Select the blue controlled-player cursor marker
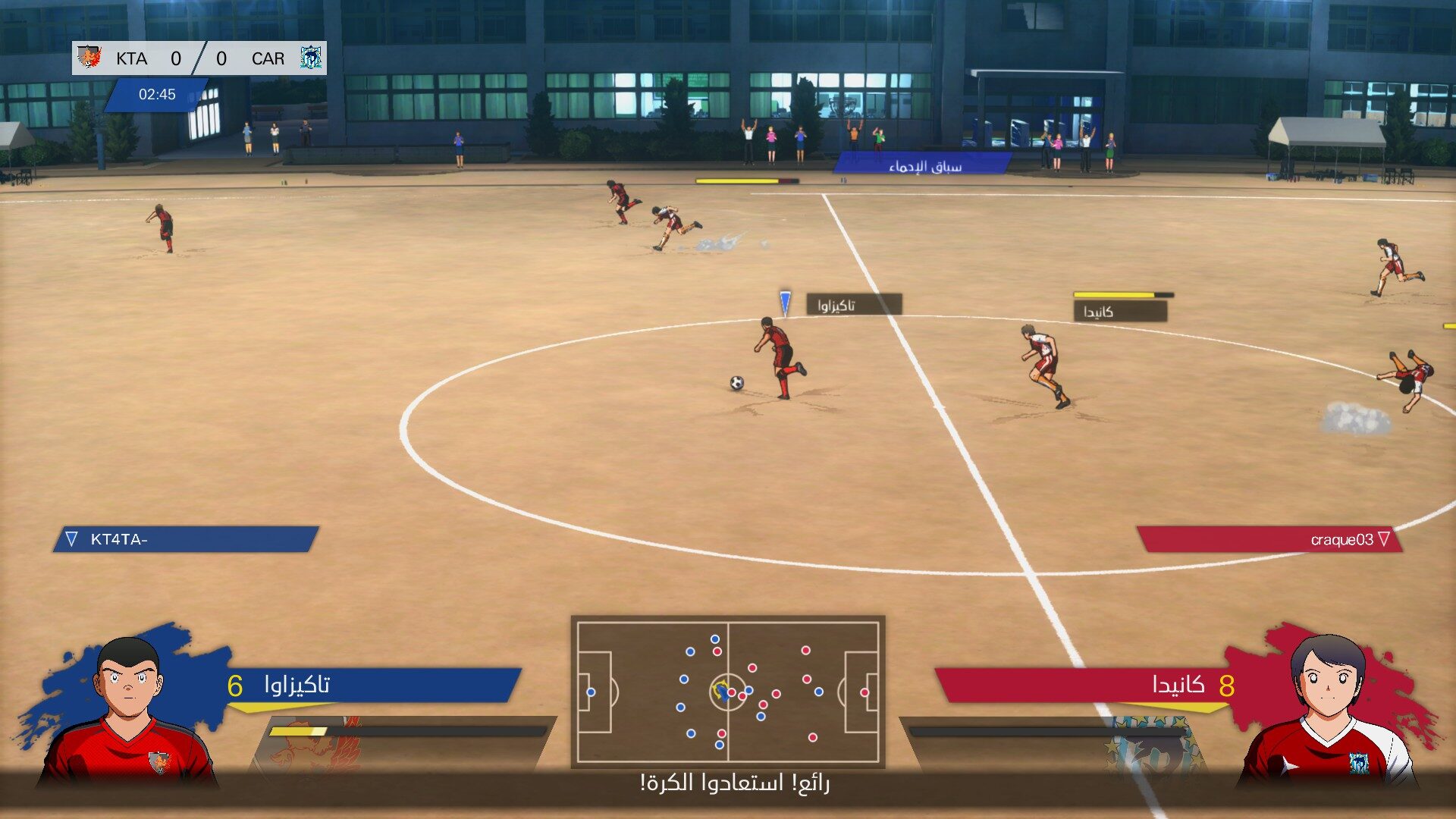 pos(785,303)
